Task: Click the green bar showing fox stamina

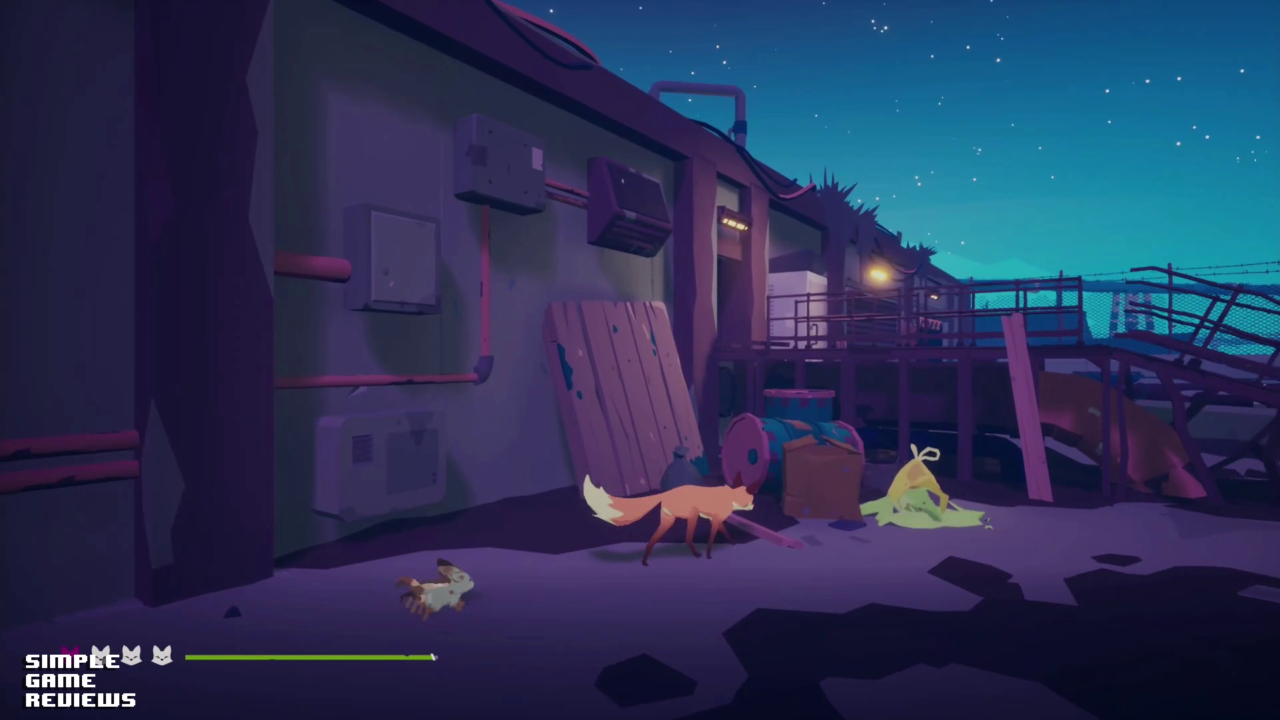Action: coord(310,657)
